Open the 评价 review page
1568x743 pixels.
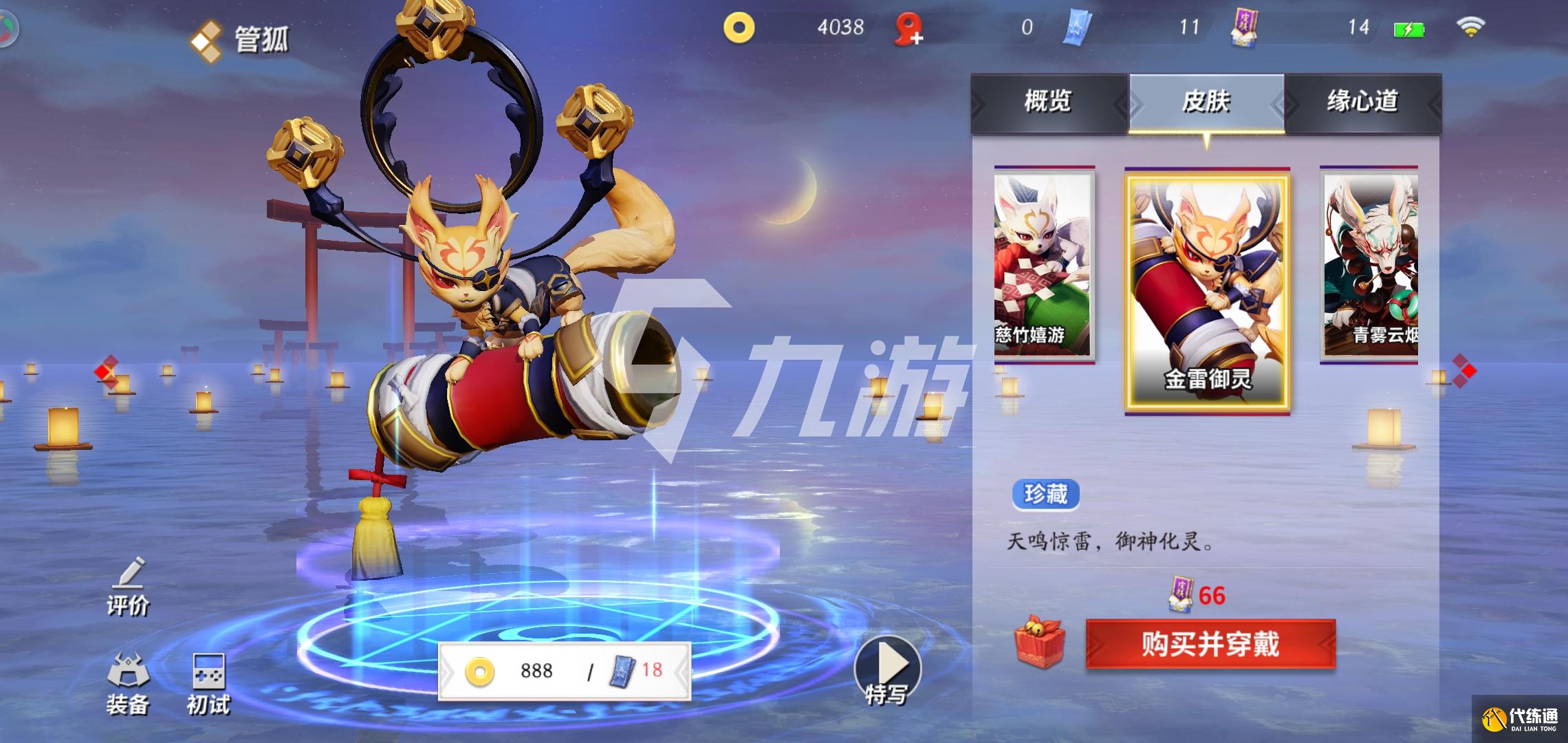coord(128,588)
